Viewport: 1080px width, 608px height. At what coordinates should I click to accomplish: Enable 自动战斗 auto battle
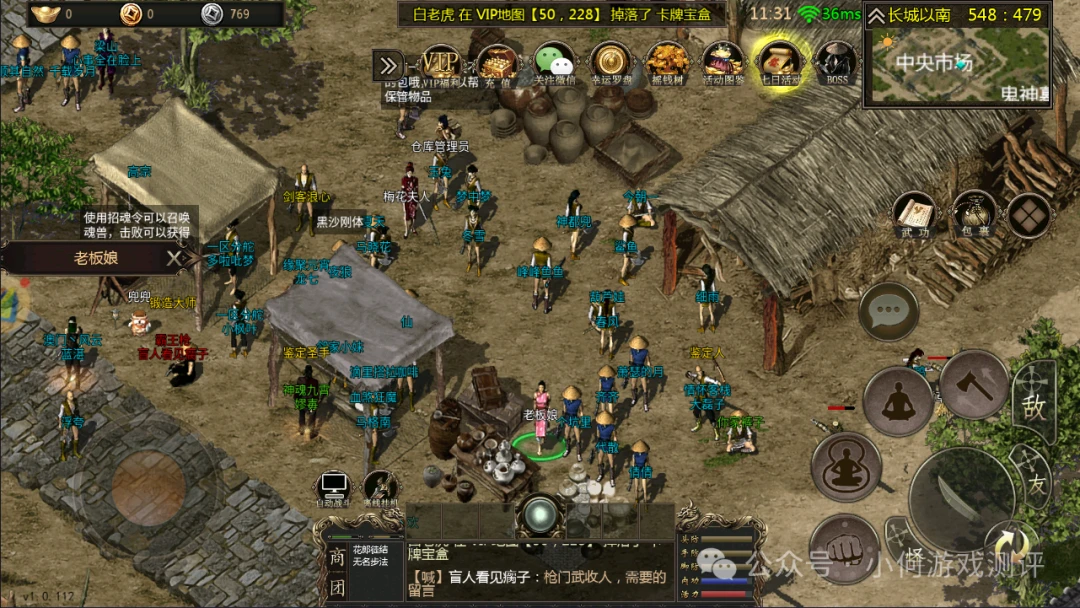pyautogui.click(x=333, y=489)
